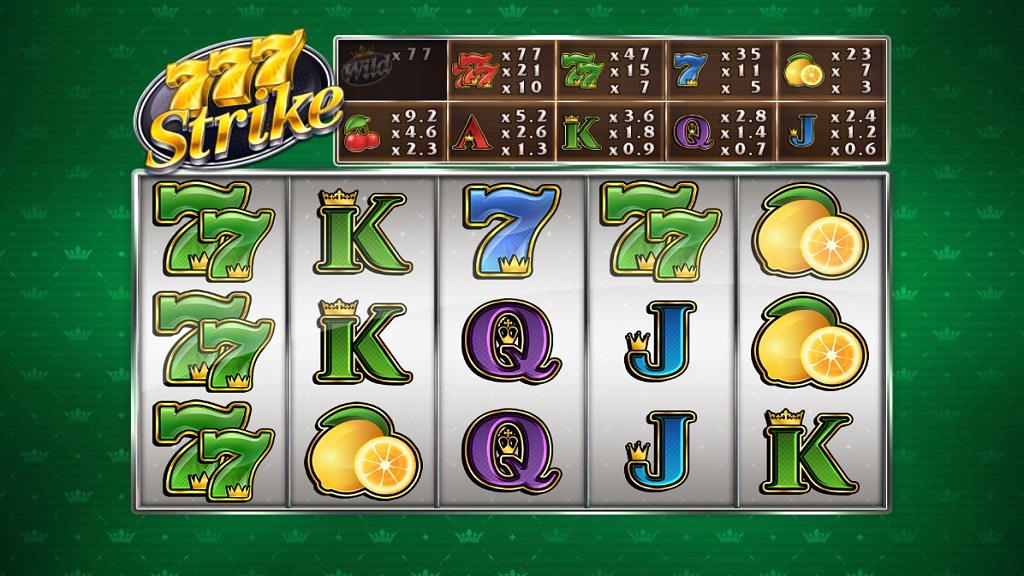This screenshot has height=576, width=1024.
Task: Click the lemon payout cell in paytable
Action: (831, 70)
